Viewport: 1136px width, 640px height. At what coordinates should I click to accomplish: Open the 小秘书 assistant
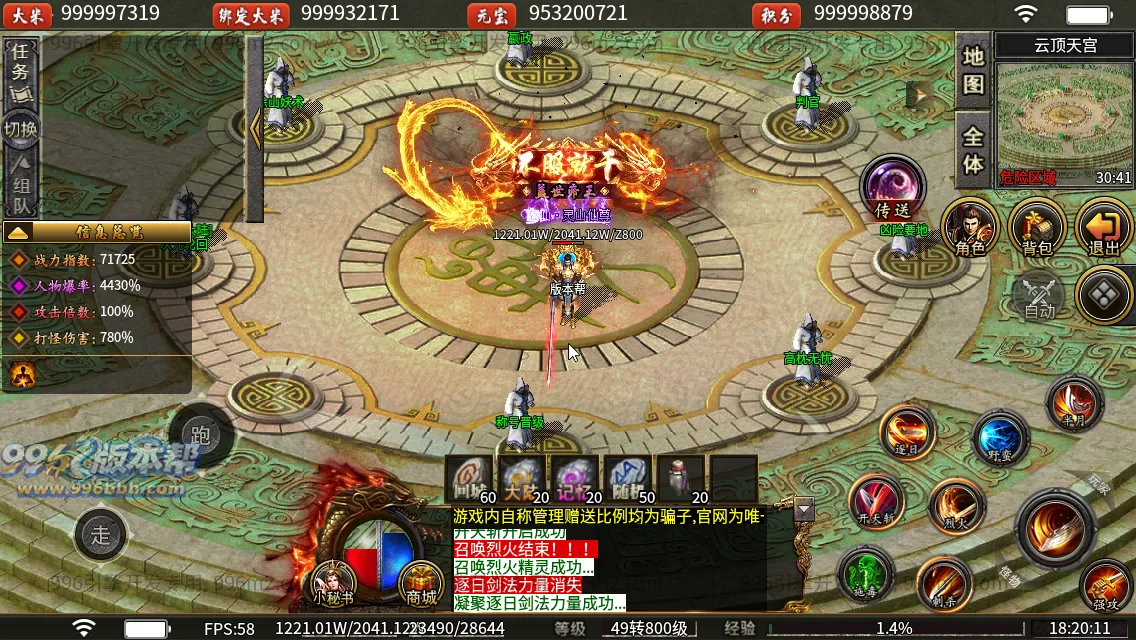point(333,584)
